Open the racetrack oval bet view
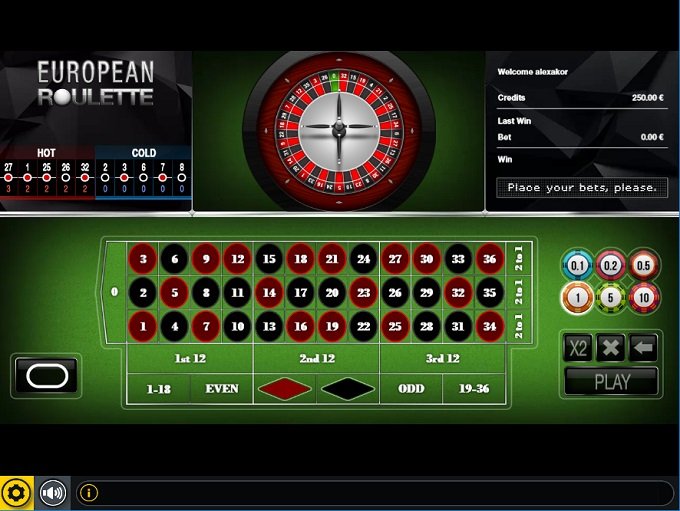The image size is (680, 511). pyautogui.click(x=46, y=375)
